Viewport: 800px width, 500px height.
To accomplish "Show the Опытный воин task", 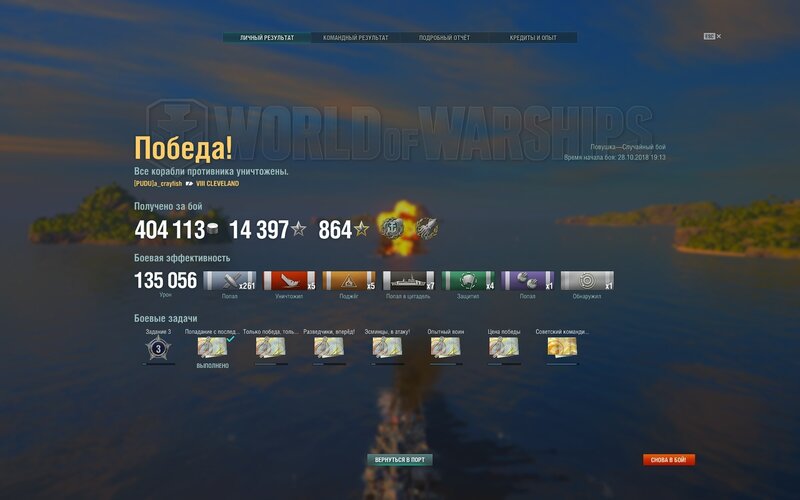I will [x=444, y=348].
